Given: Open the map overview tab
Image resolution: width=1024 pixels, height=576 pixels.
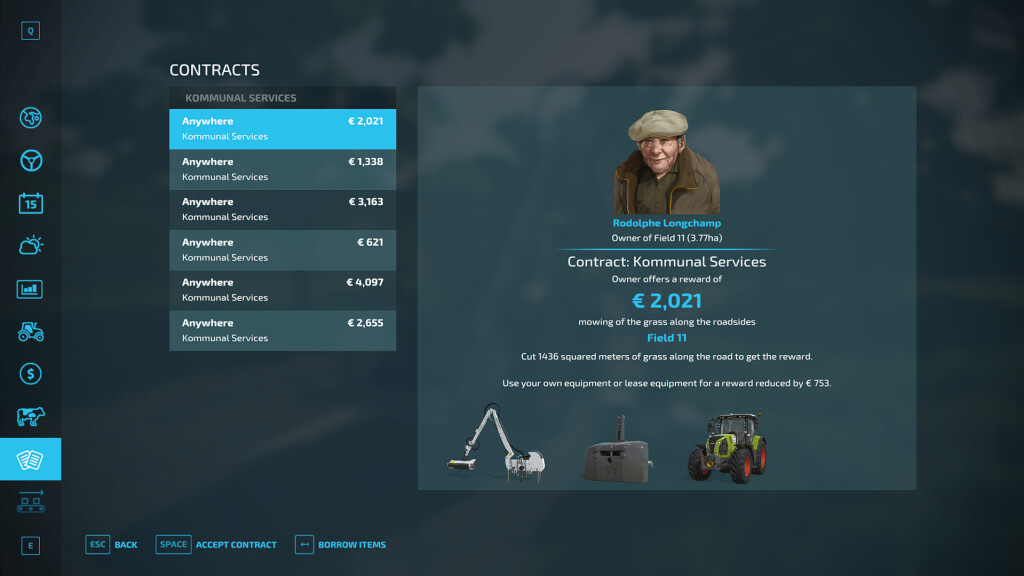Looking at the screenshot, I should (x=31, y=118).
